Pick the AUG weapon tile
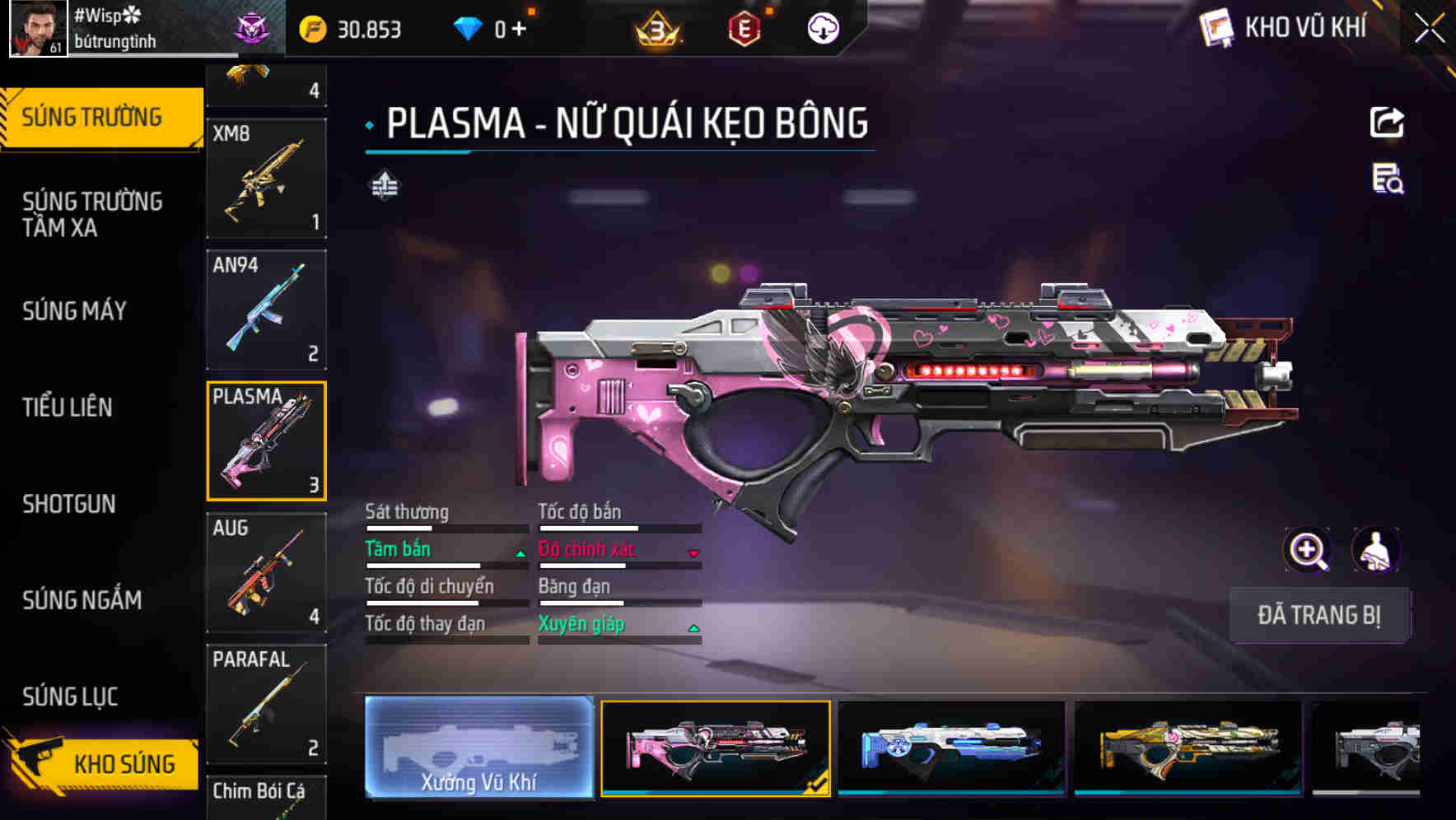 pyautogui.click(x=266, y=573)
